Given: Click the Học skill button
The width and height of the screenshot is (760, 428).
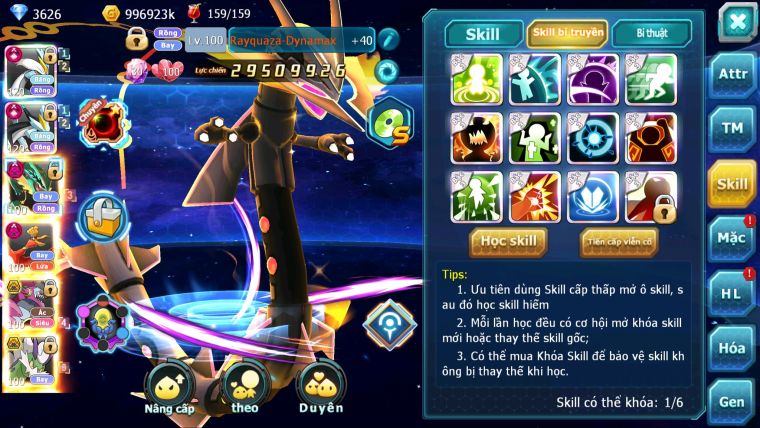Looking at the screenshot, I should pyautogui.click(x=509, y=241).
